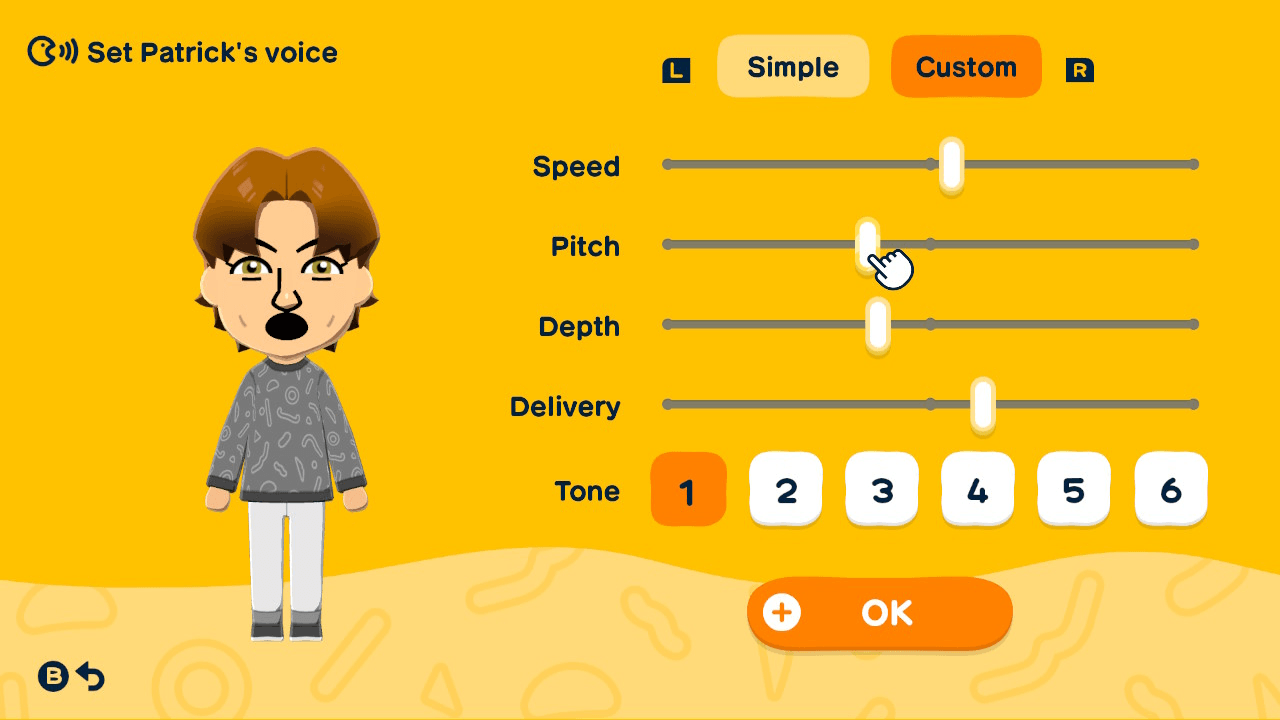Switch to the Simple voice tab
This screenshot has height=720, width=1280.
pyautogui.click(x=793, y=66)
